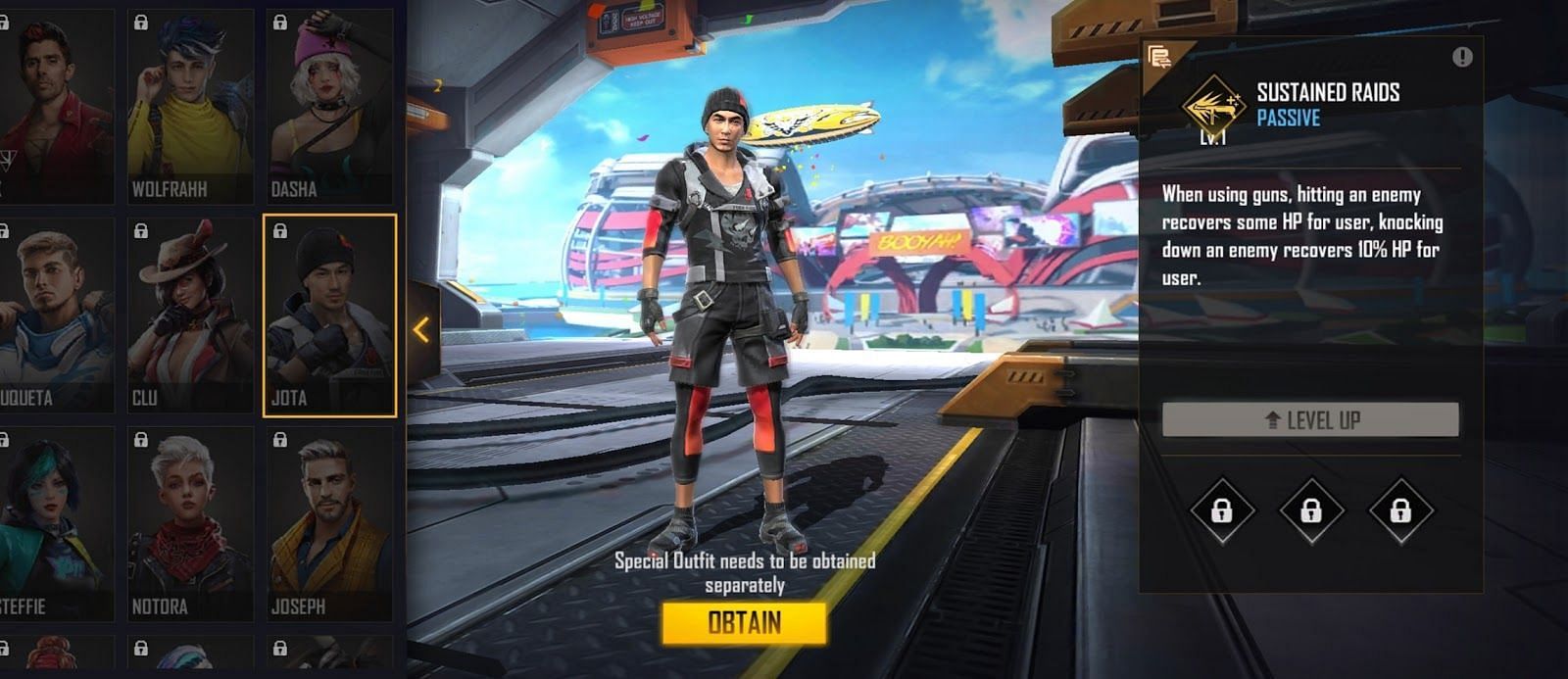Viewport: 1568px width, 679px height.
Task: Click the LEVEL UP button
Action: 1310,420
